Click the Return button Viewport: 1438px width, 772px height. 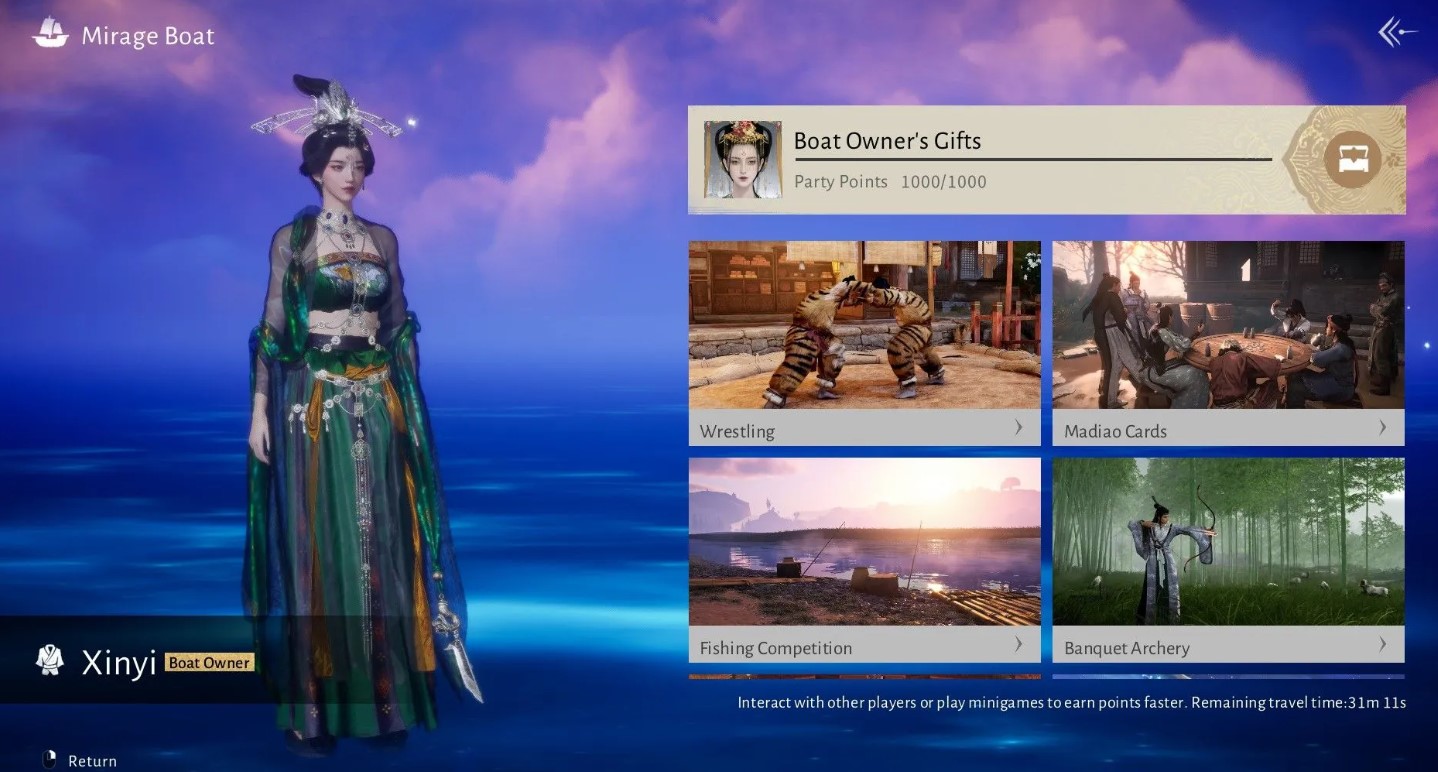click(80, 761)
